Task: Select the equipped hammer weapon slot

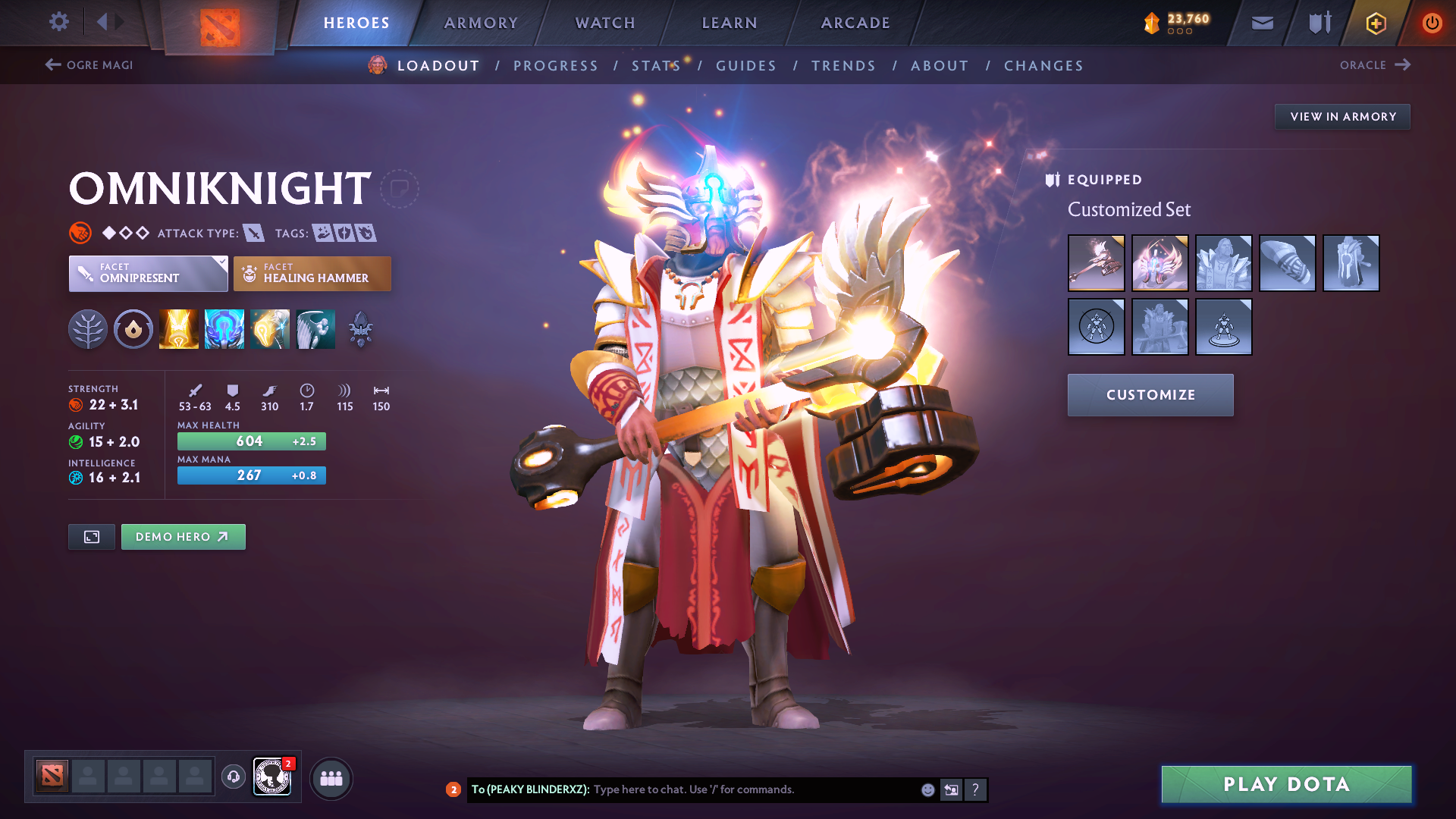Action: pyautogui.click(x=1096, y=263)
